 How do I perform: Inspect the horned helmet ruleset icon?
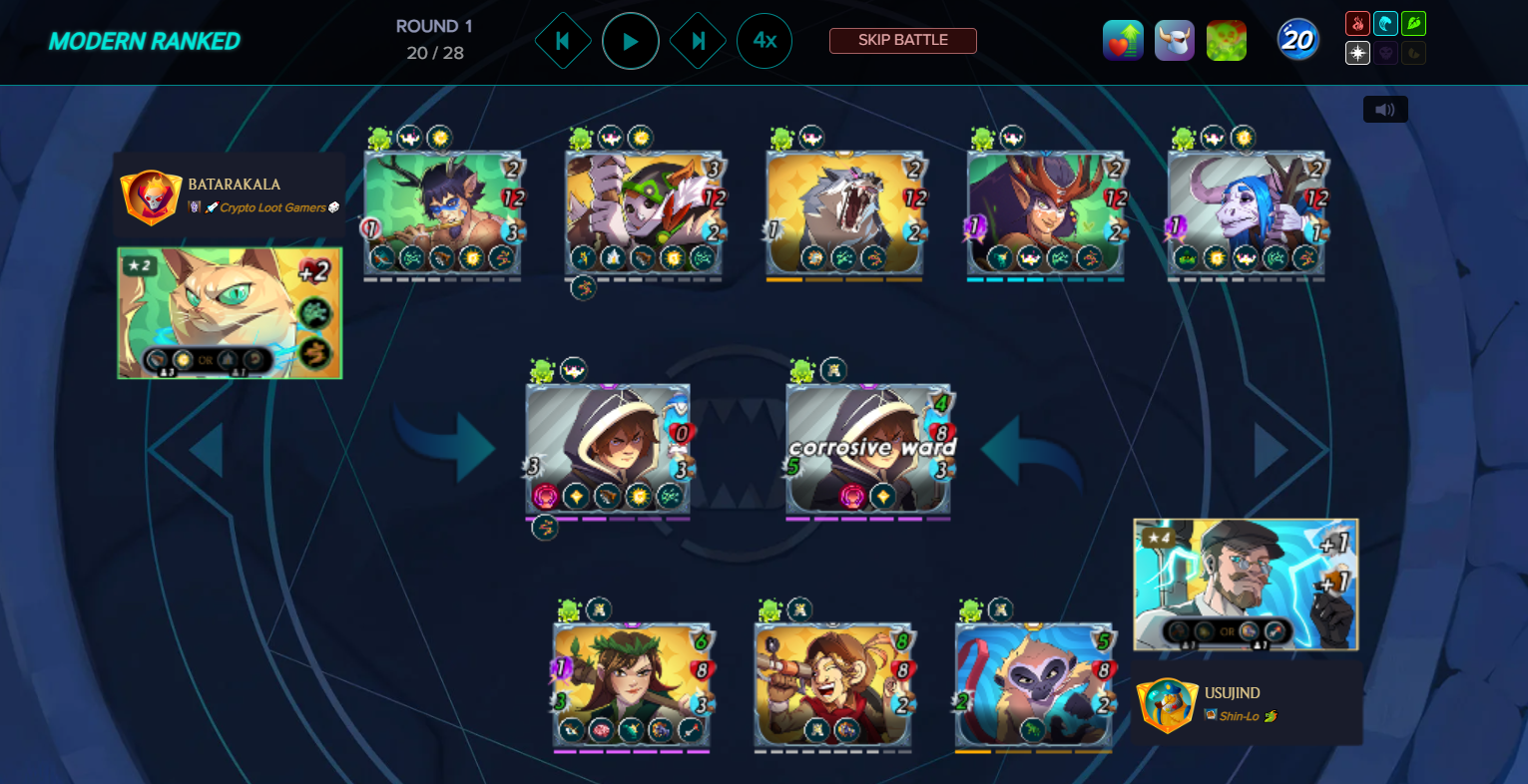1175,41
